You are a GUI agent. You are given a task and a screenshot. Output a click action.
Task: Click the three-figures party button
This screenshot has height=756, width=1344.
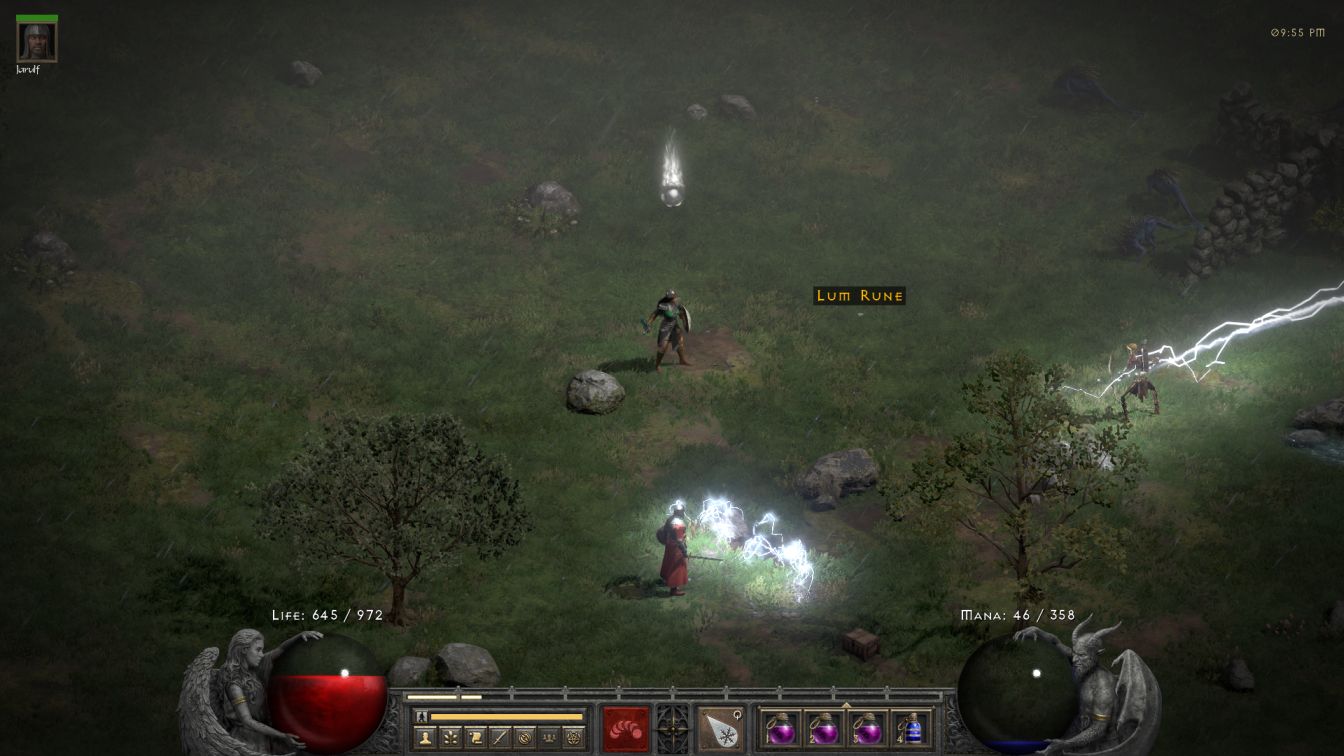[549, 738]
